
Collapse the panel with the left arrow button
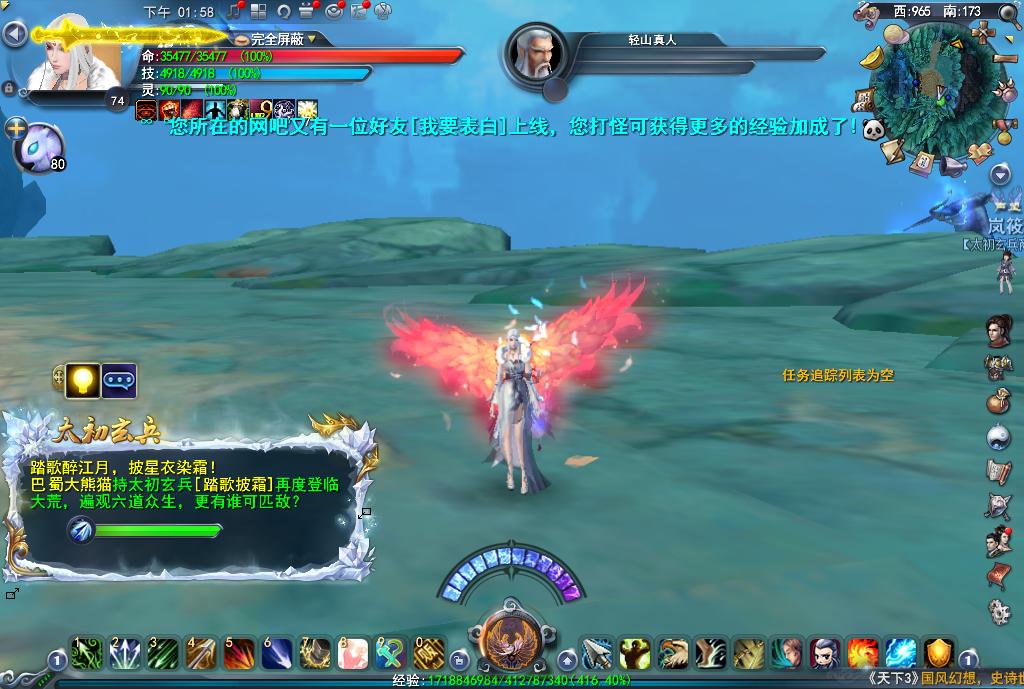(13, 35)
